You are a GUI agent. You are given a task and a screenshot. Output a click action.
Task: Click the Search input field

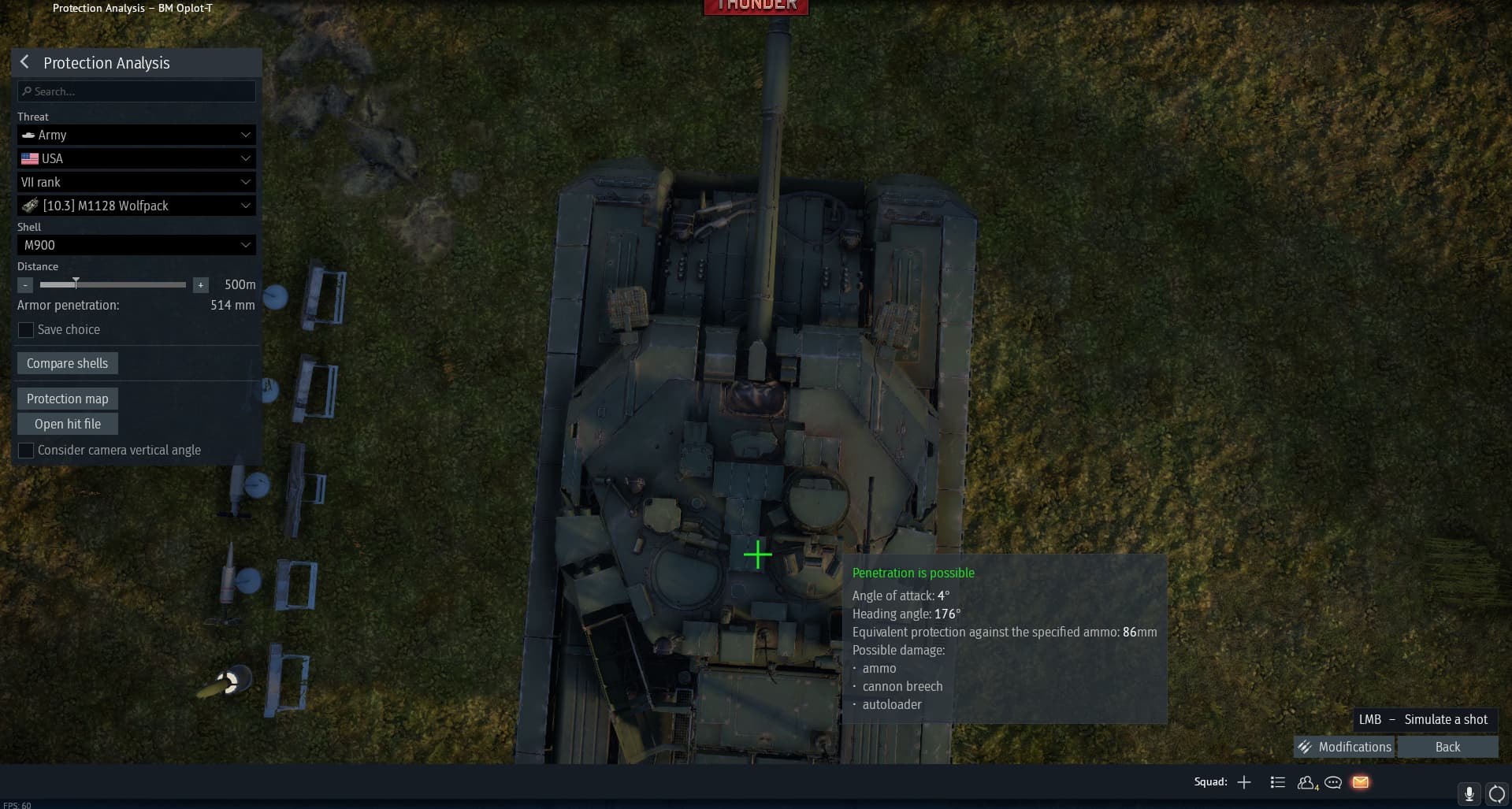[136, 91]
